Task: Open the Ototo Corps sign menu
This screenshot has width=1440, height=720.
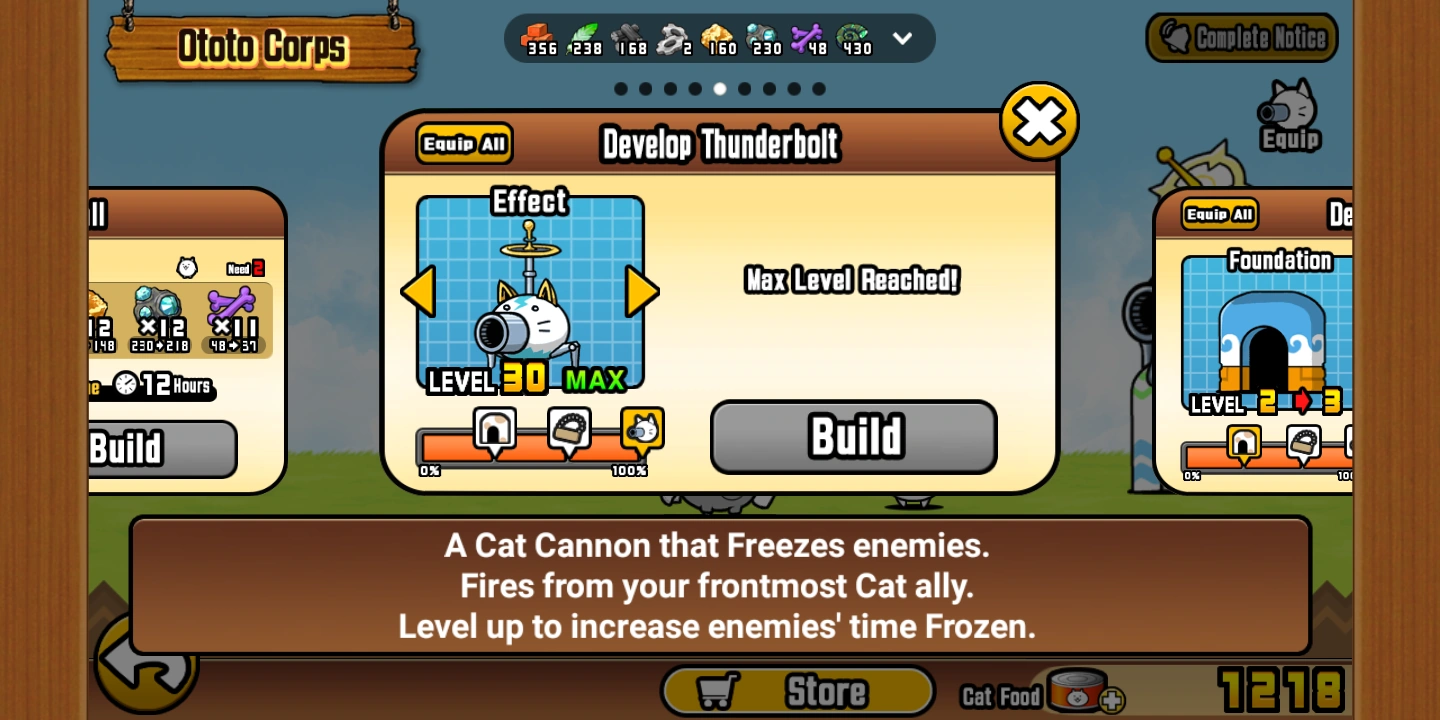Action: coord(264,44)
